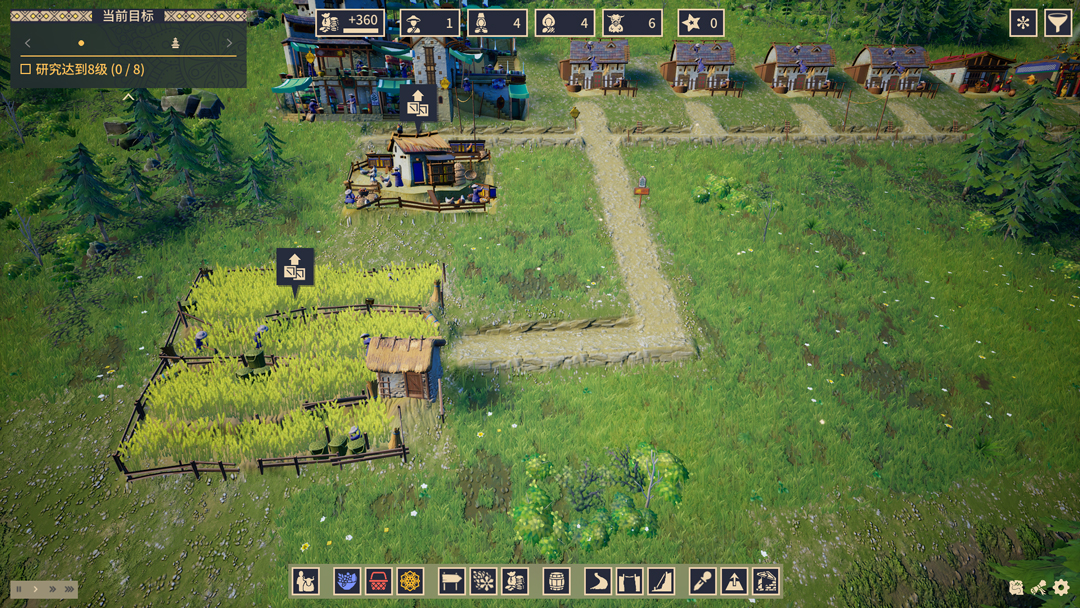
Task: Click the upgrade marker above the wheat field
Action: pyautogui.click(x=295, y=268)
